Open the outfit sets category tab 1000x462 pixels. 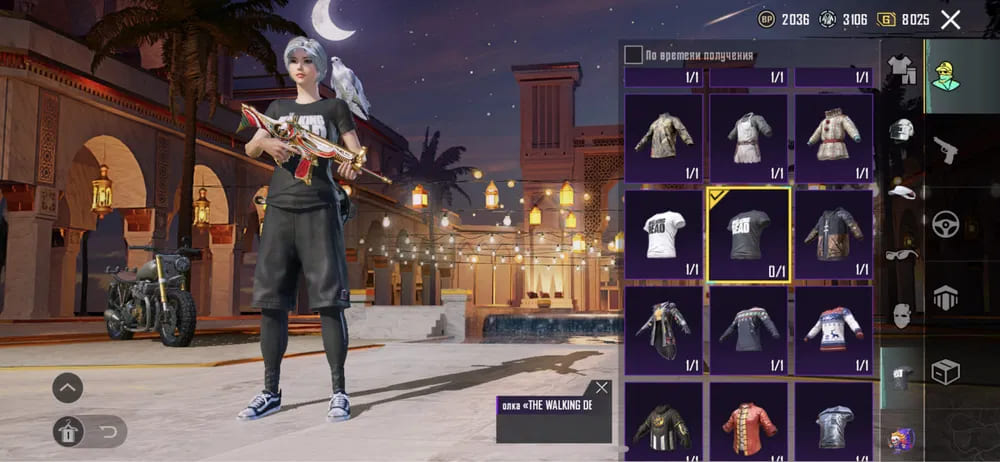(x=902, y=69)
